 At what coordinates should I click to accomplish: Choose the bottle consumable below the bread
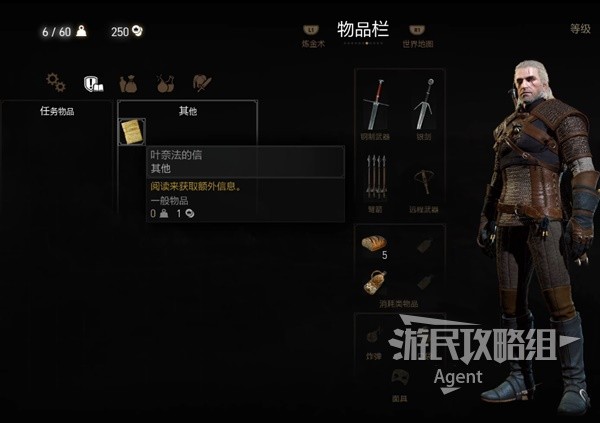tap(375, 282)
